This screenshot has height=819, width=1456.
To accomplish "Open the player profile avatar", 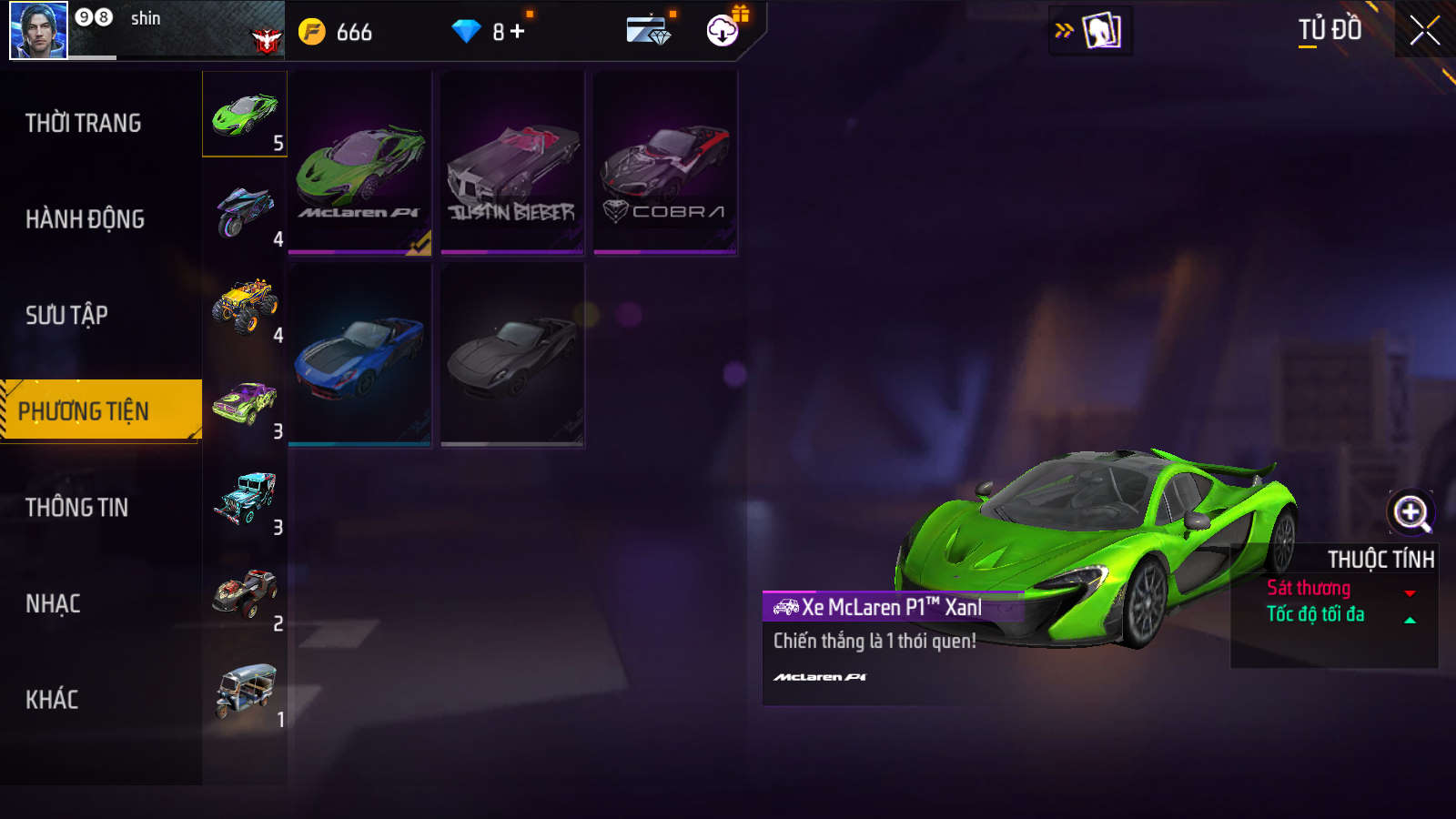I will pyautogui.click(x=38, y=30).
